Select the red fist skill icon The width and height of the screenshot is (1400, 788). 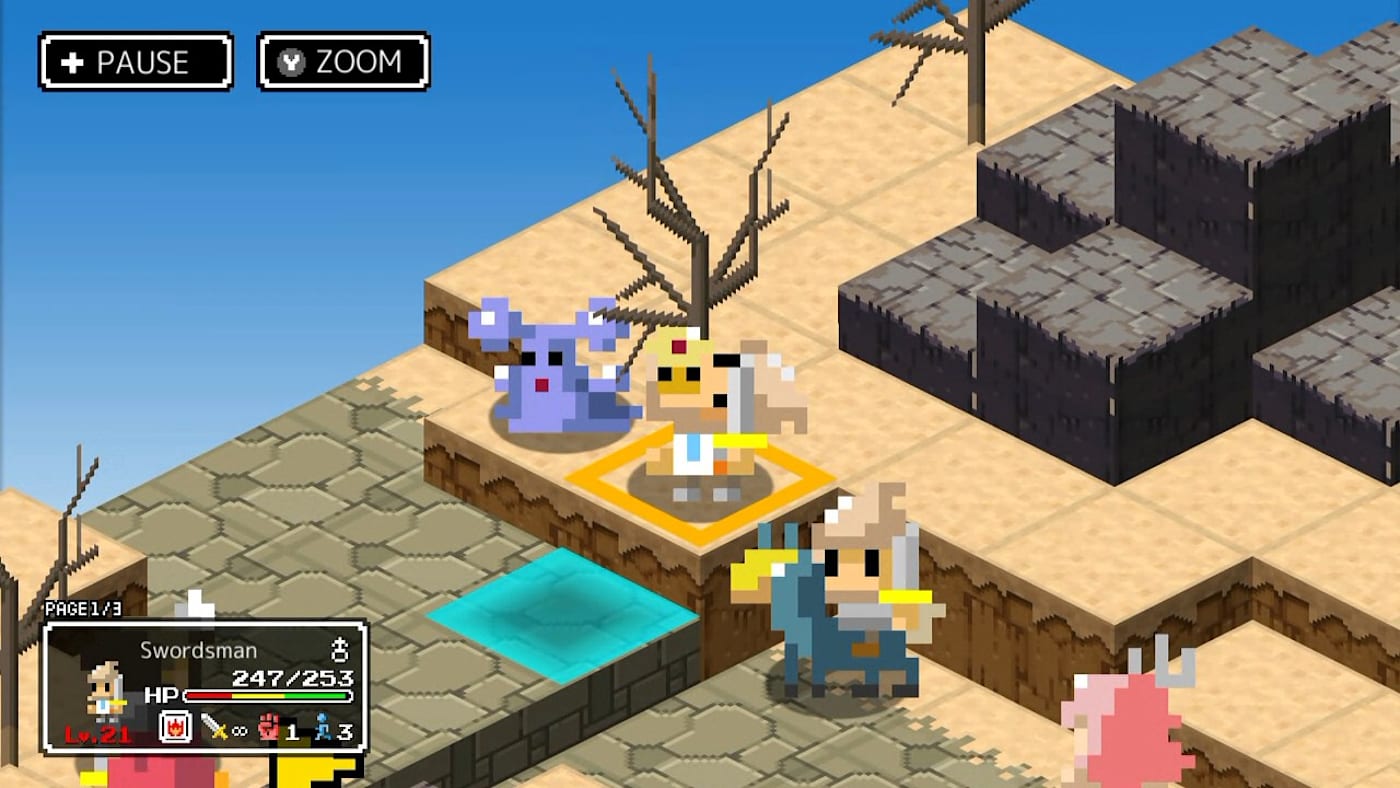pyautogui.click(x=269, y=727)
